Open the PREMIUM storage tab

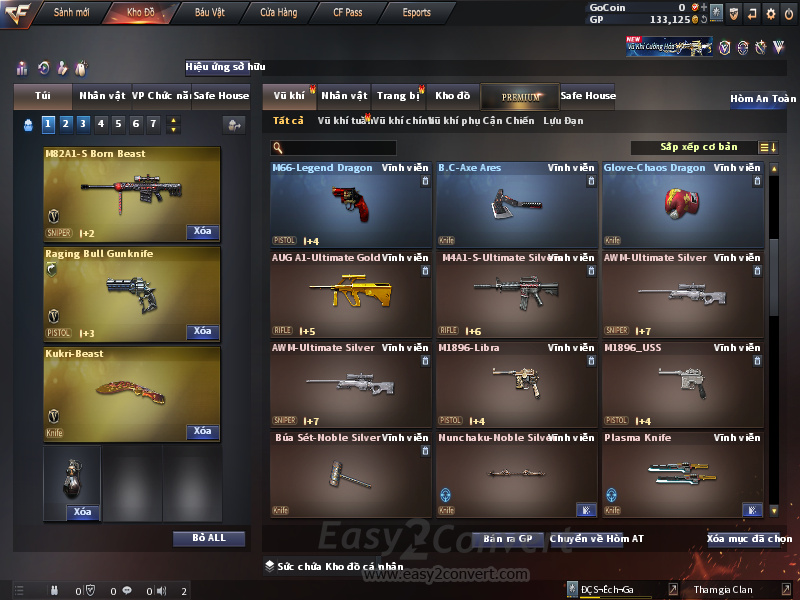pos(520,96)
